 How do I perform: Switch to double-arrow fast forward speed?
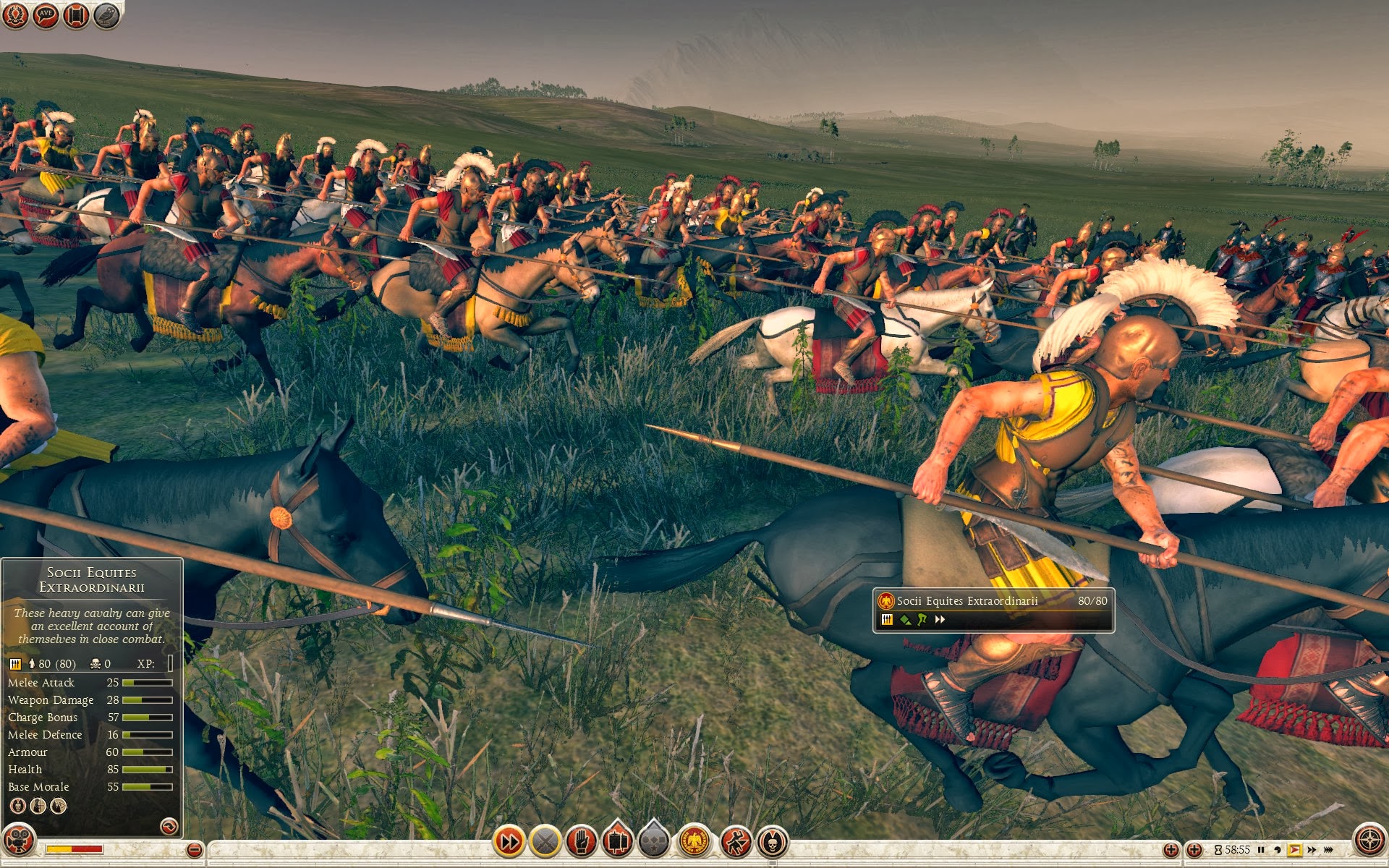coord(1311,850)
